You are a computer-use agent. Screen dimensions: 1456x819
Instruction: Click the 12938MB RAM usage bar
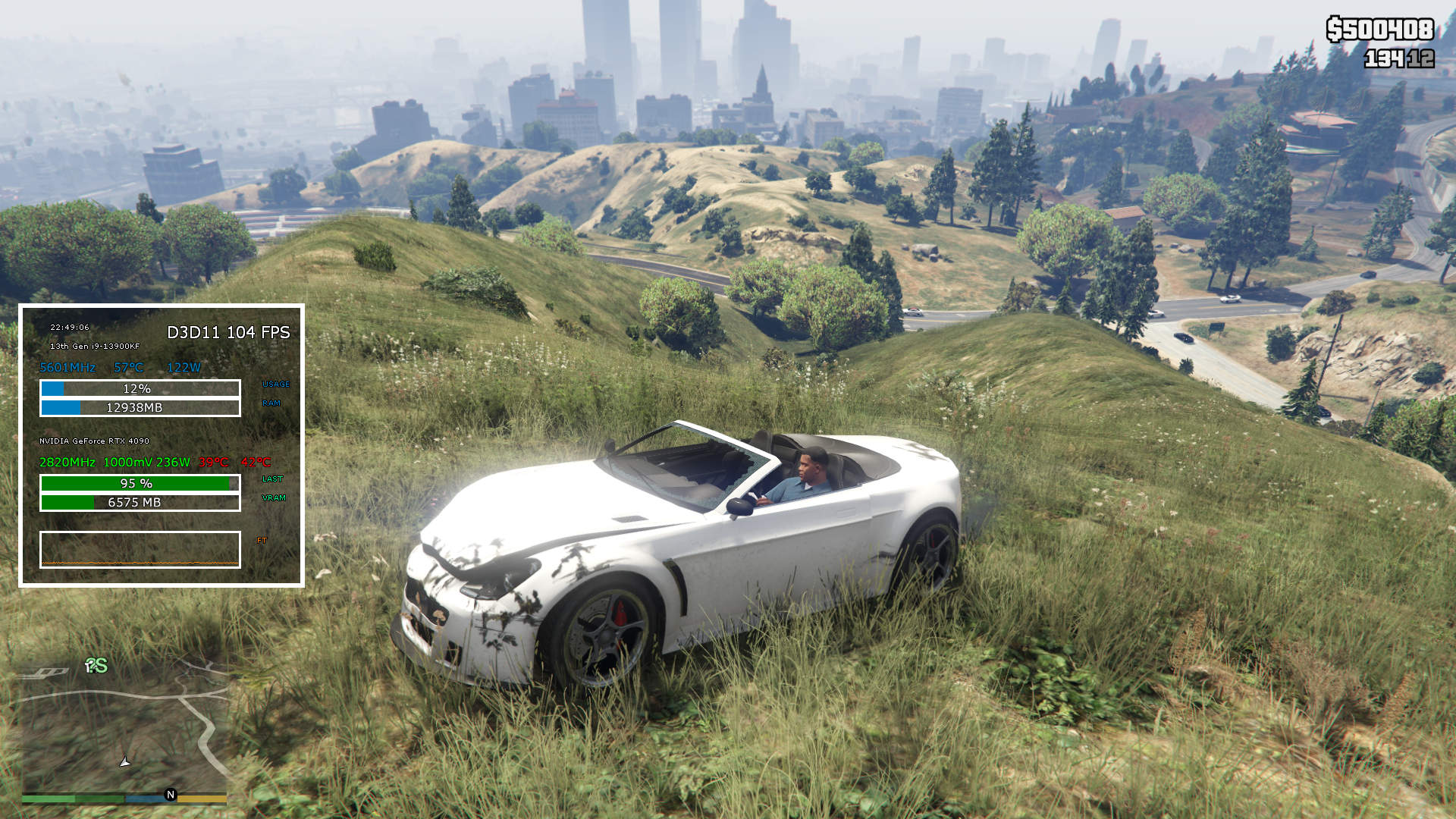coord(140,407)
